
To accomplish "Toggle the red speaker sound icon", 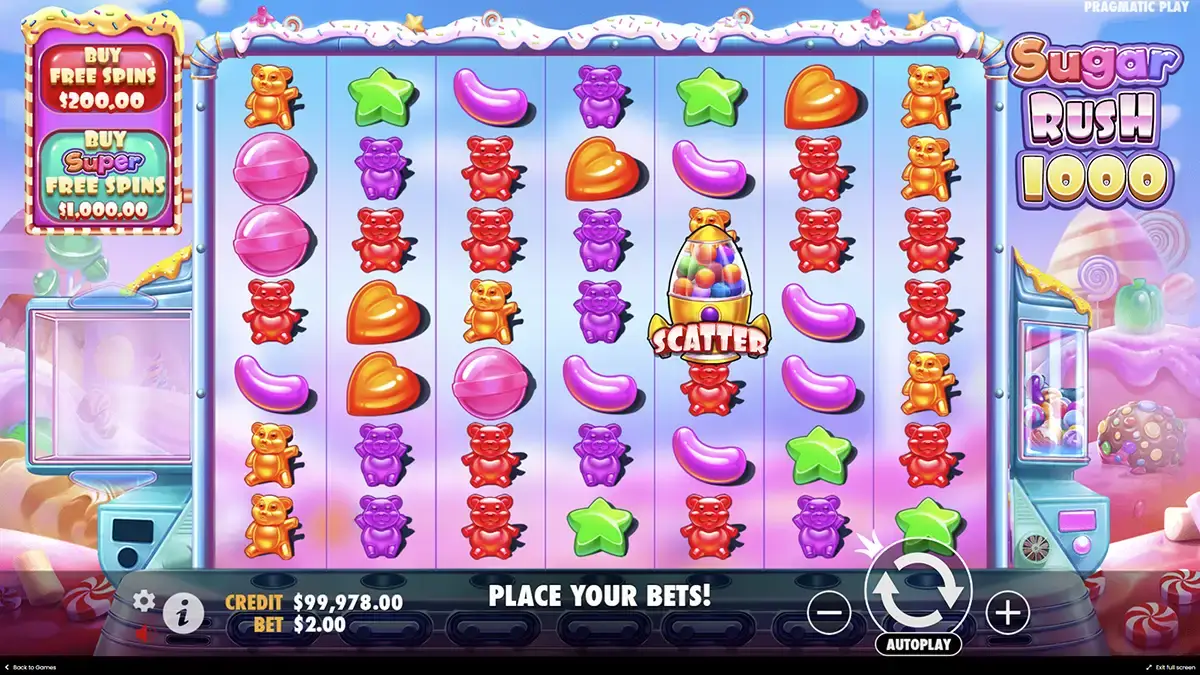I will tap(143, 633).
